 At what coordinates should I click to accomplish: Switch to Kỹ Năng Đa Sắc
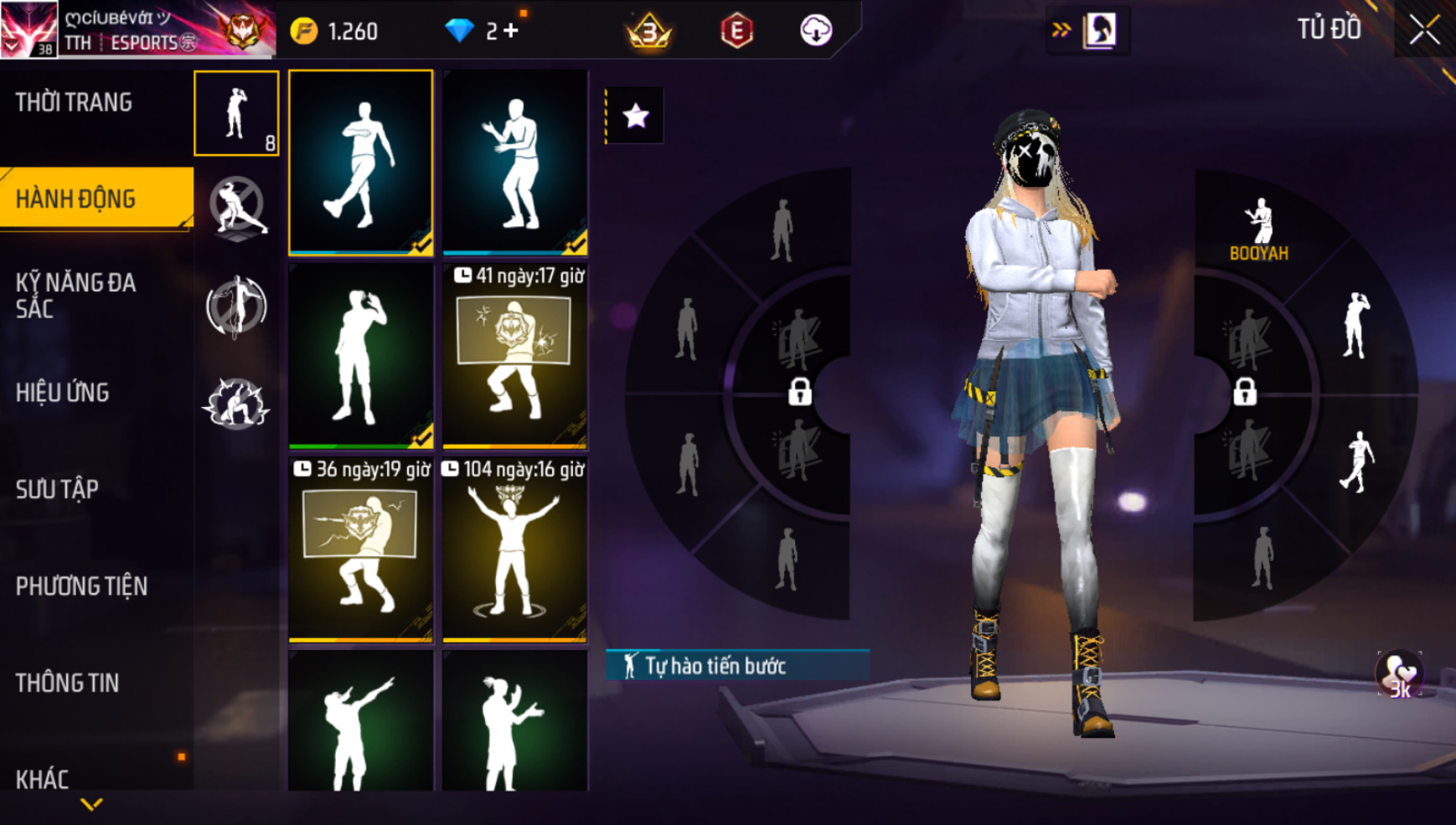coord(75,295)
